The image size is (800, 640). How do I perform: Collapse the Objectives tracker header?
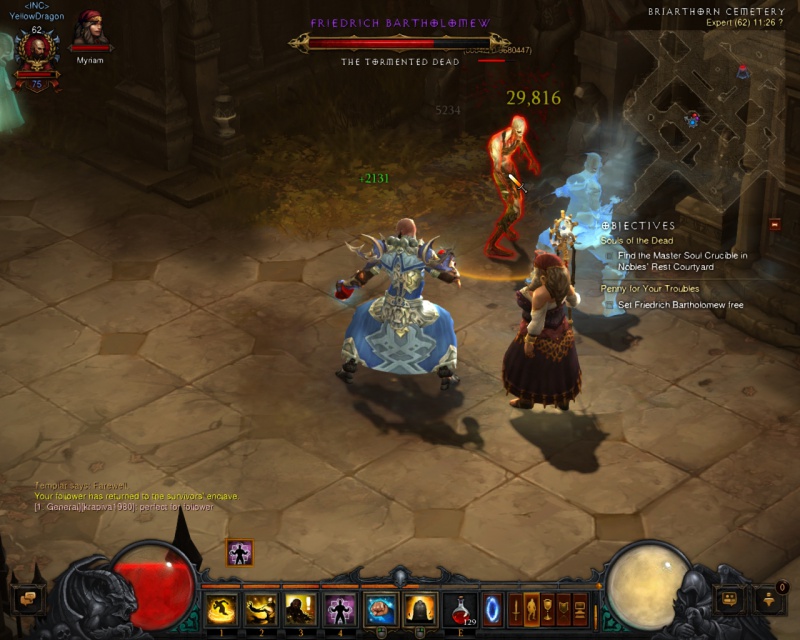pyautogui.click(x=640, y=226)
